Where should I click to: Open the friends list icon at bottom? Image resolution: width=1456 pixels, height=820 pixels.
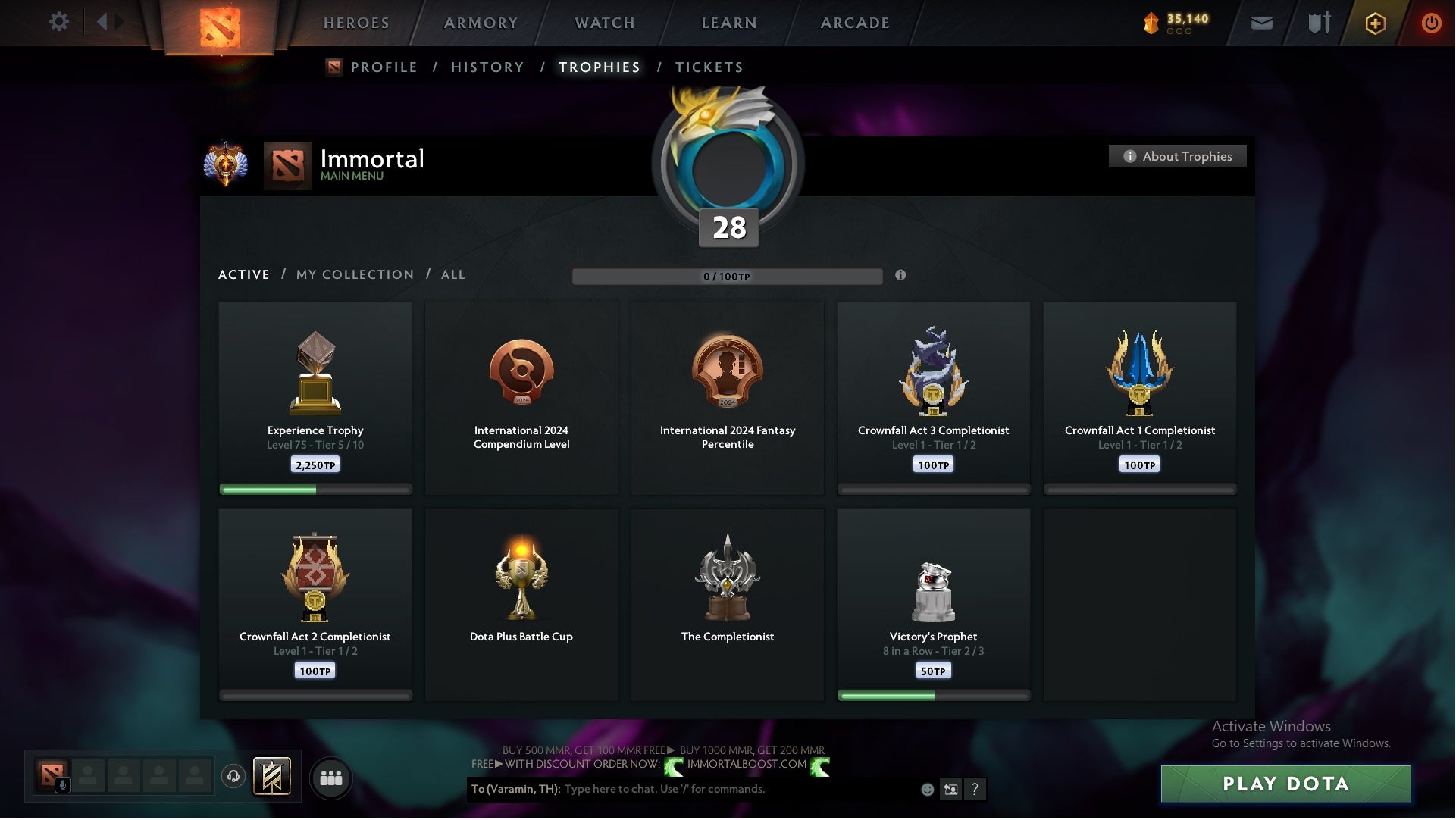[x=330, y=777]
